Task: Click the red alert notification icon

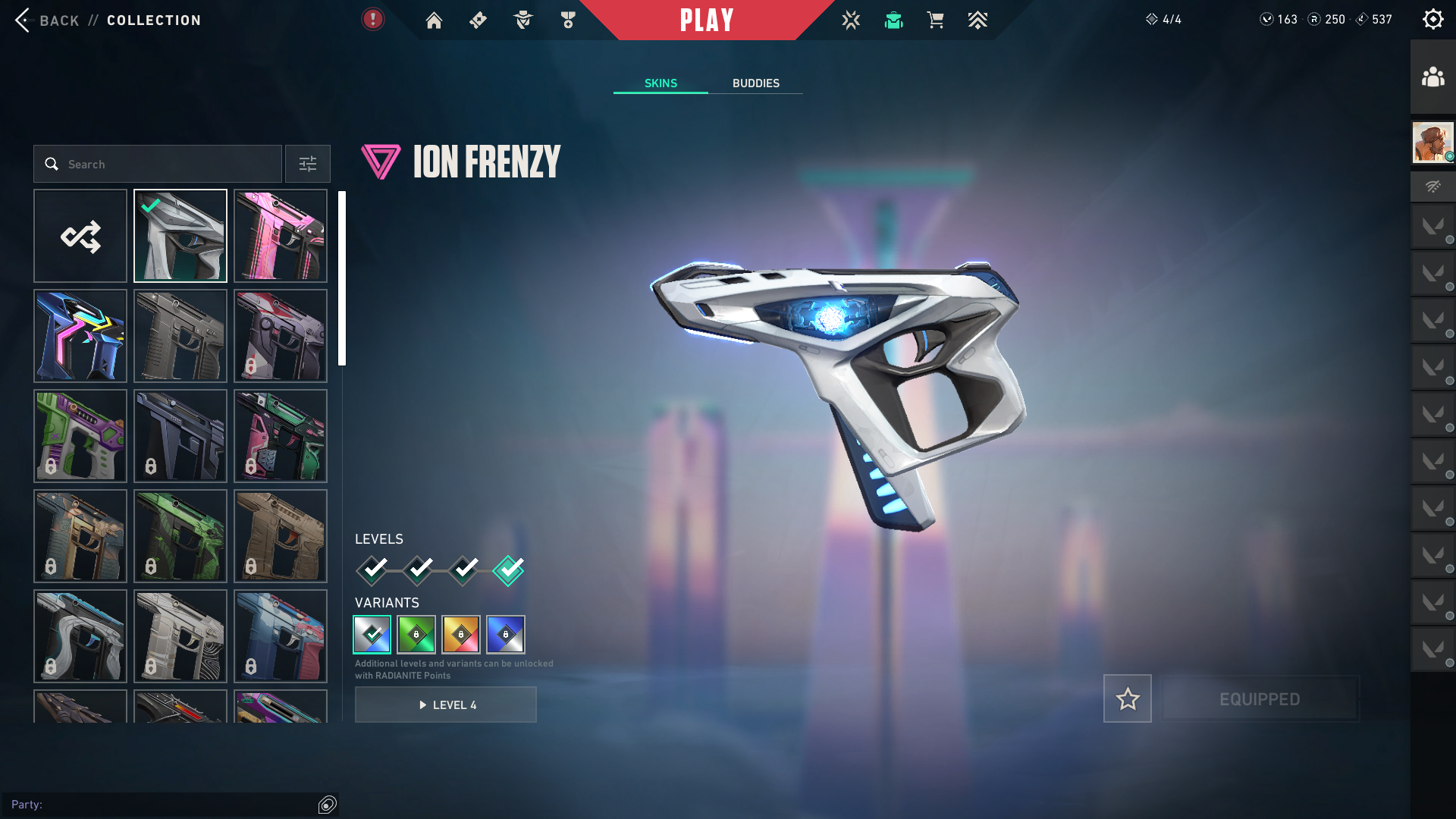Action: click(372, 19)
